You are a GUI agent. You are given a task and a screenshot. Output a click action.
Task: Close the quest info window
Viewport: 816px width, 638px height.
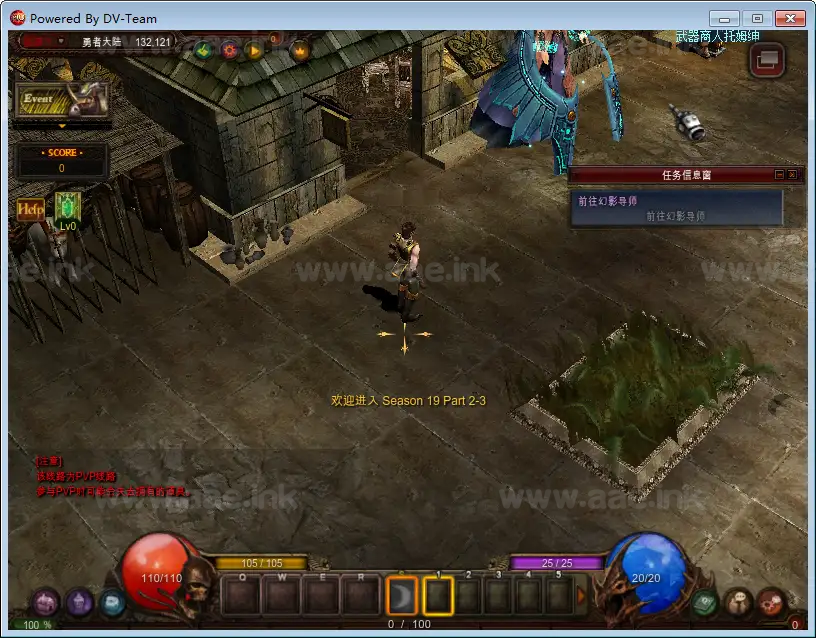pos(793,174)
